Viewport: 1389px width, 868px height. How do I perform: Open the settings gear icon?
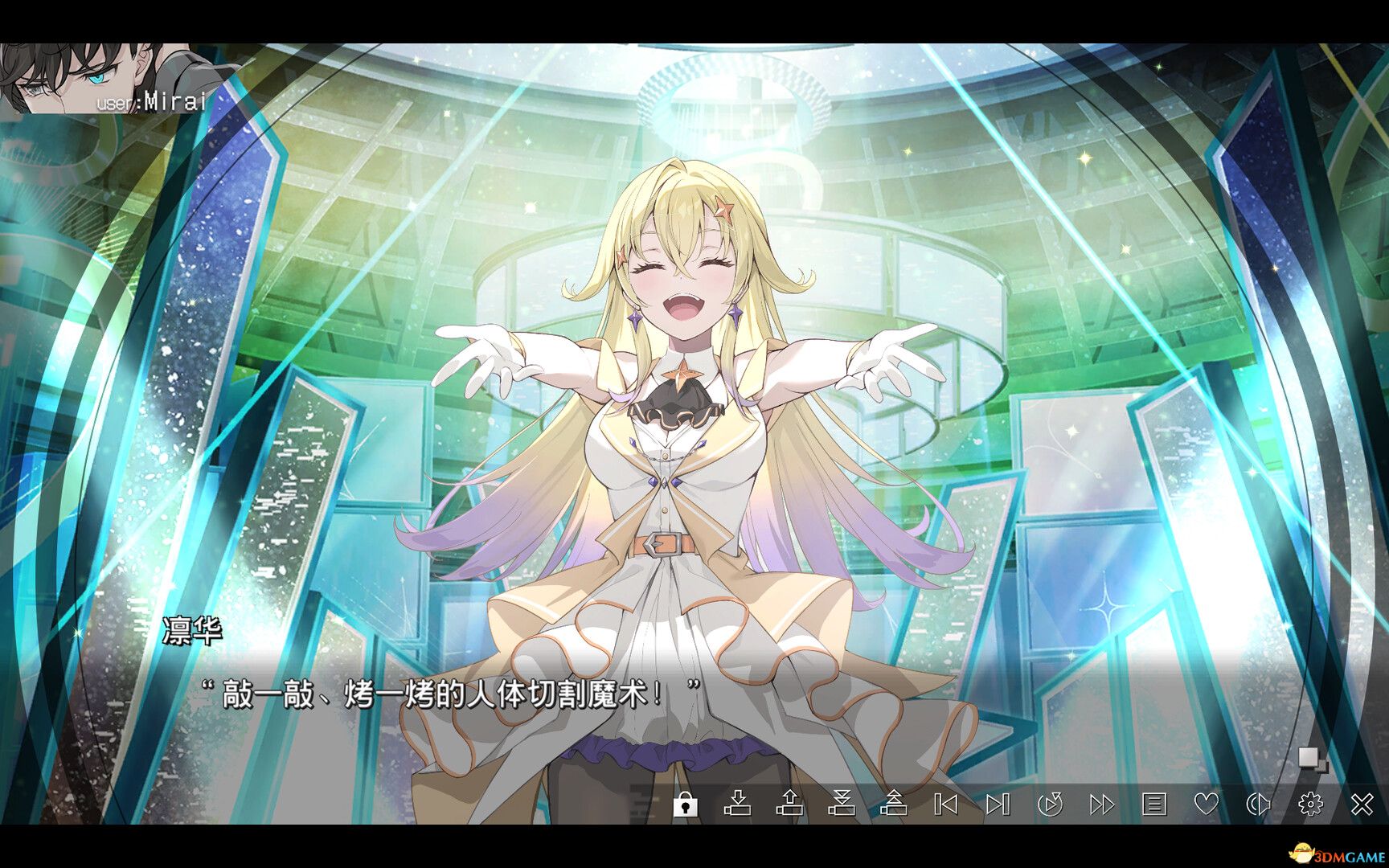[1313, 806]
